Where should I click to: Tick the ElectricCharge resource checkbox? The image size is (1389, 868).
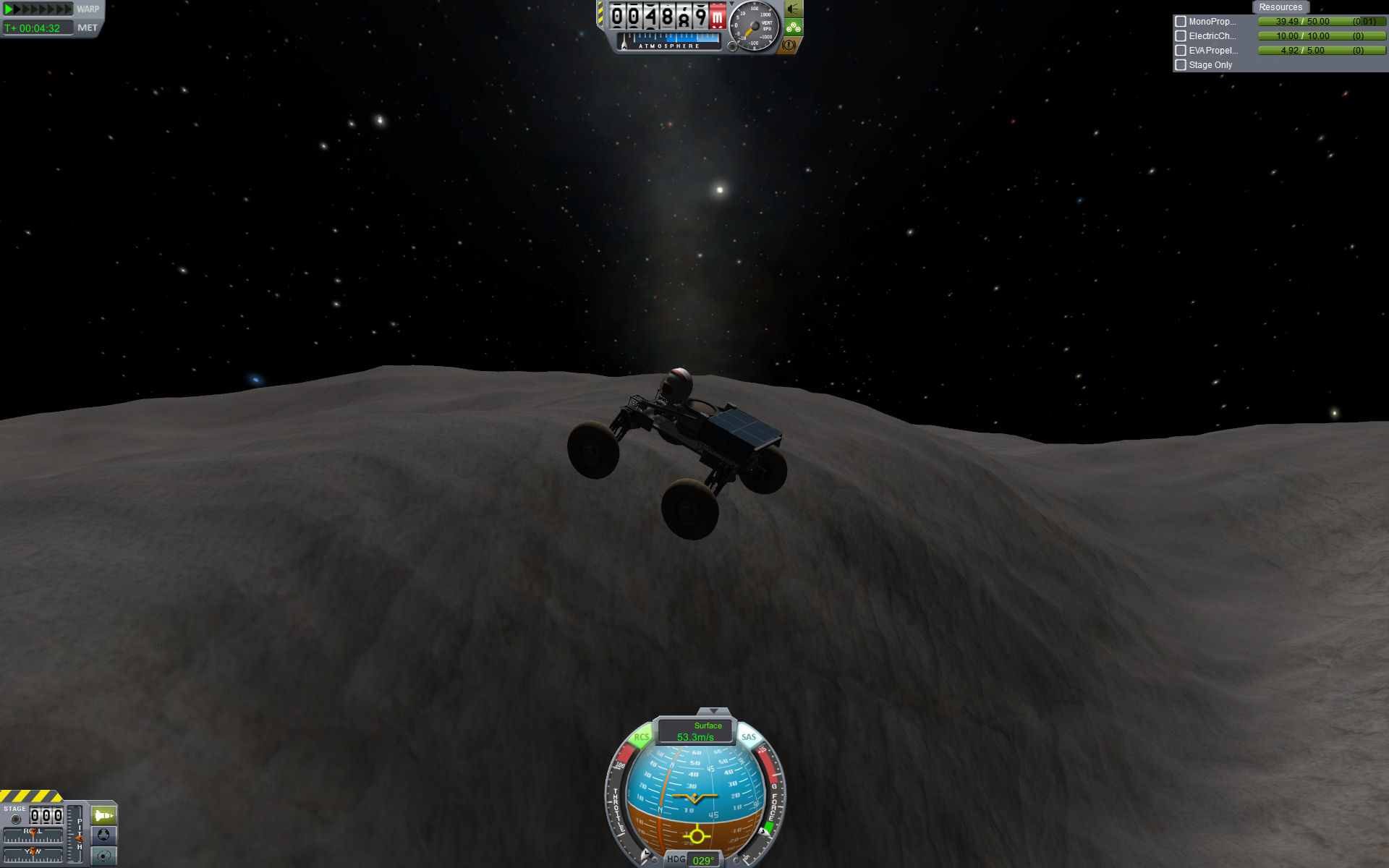[x=1181, y=36]
